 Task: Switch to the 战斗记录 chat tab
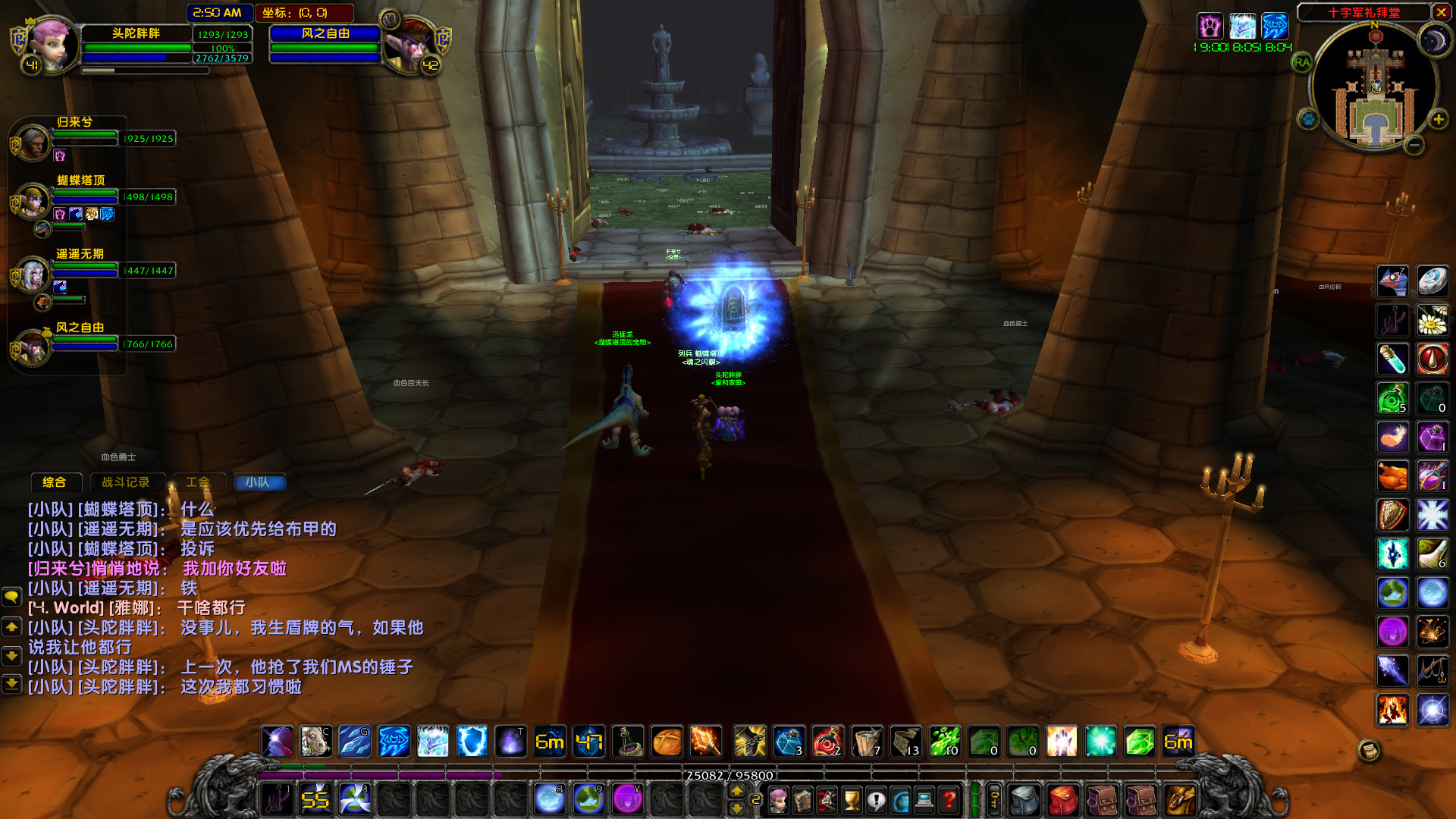tap(127, 482)
